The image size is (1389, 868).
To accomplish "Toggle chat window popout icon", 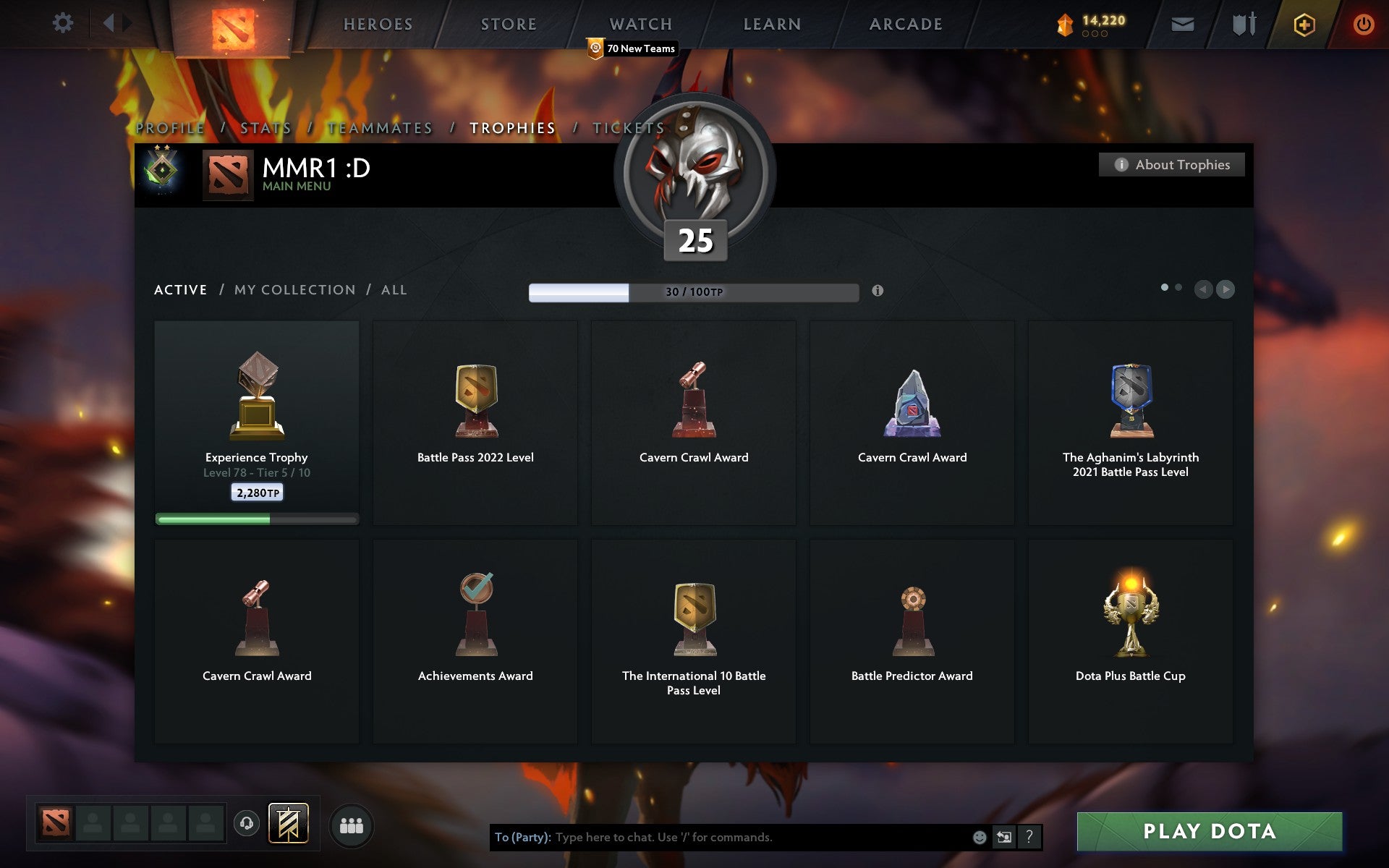I will [1003, 838].
